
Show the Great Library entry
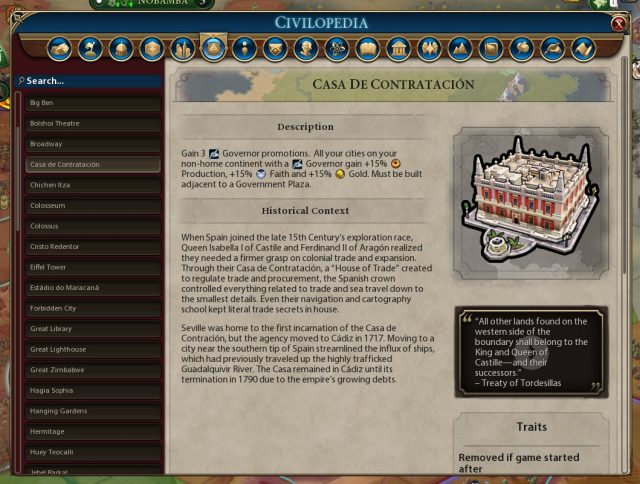[92, 328]
